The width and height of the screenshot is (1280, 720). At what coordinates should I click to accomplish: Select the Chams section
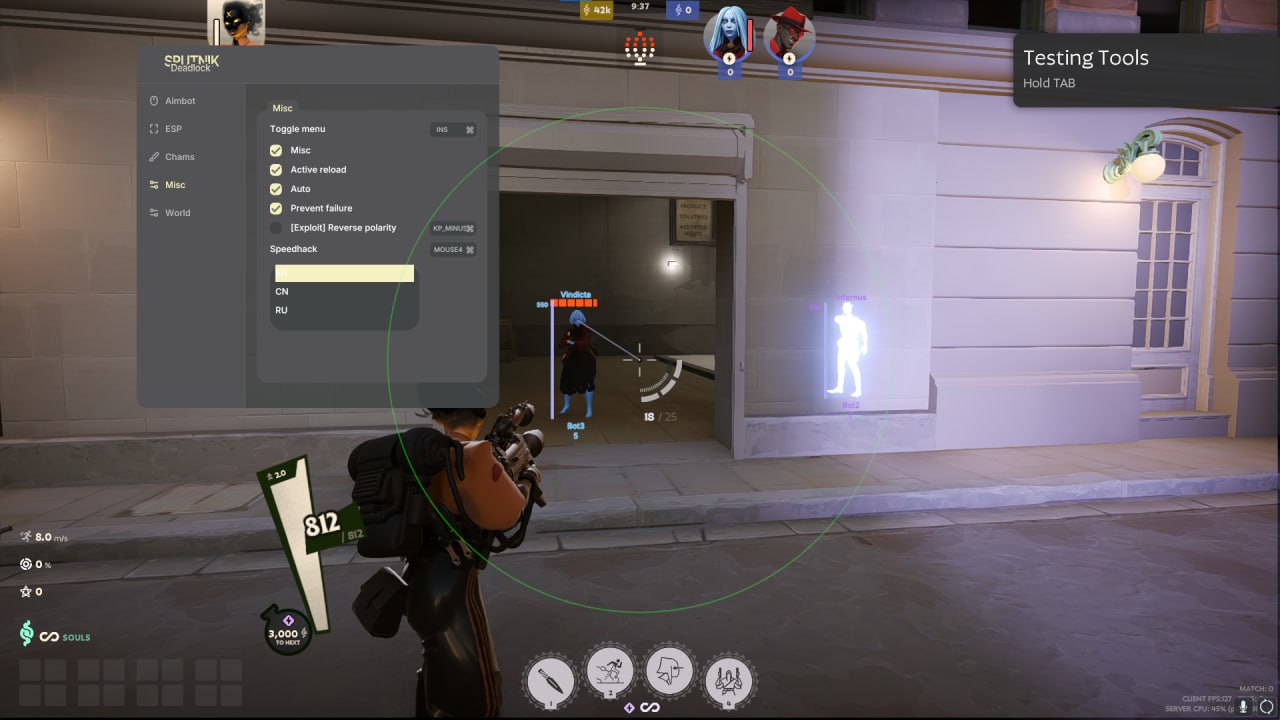tap(179, 157)
